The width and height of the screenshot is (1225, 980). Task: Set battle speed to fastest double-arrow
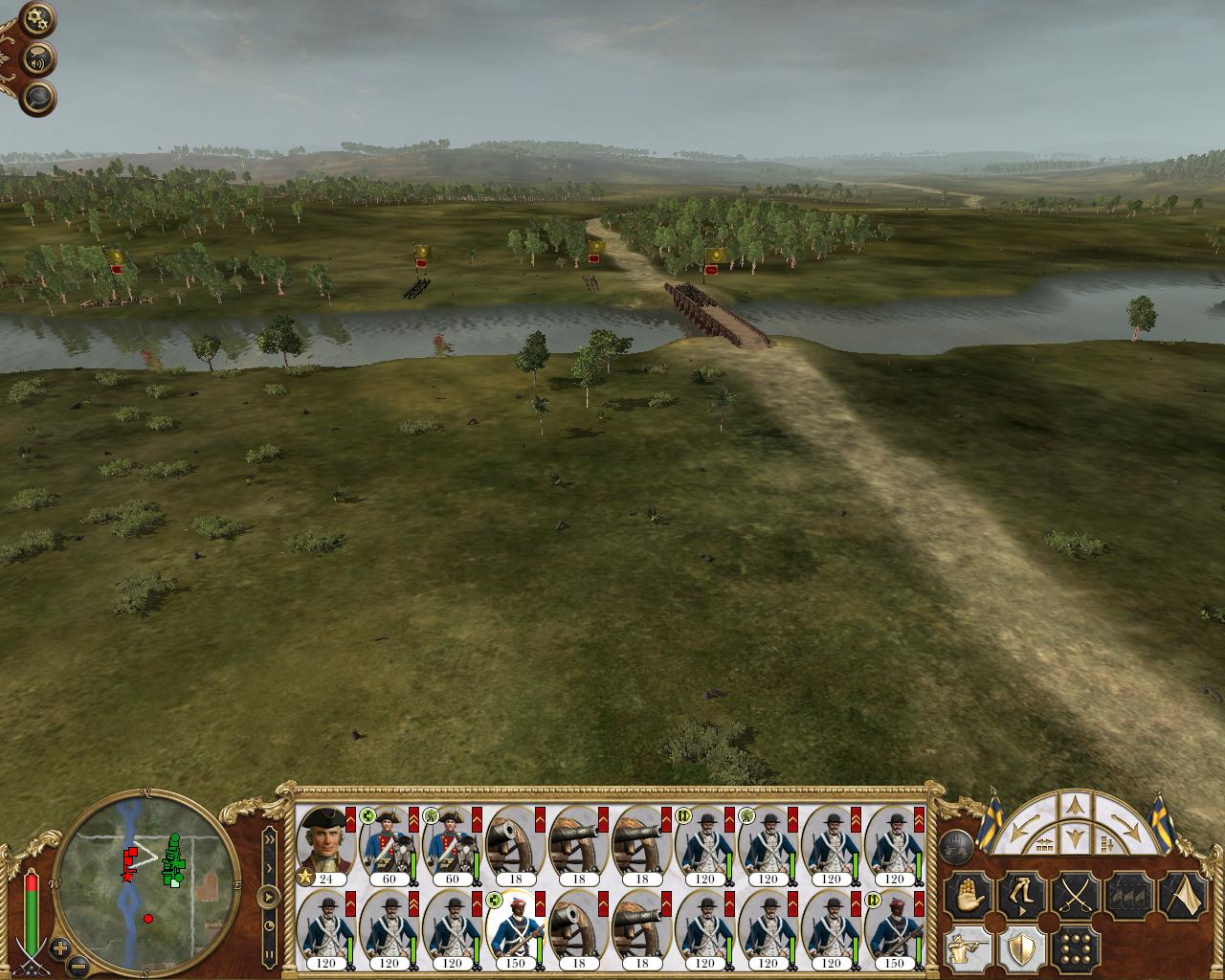pyautogui.click(x=270, y=840)
